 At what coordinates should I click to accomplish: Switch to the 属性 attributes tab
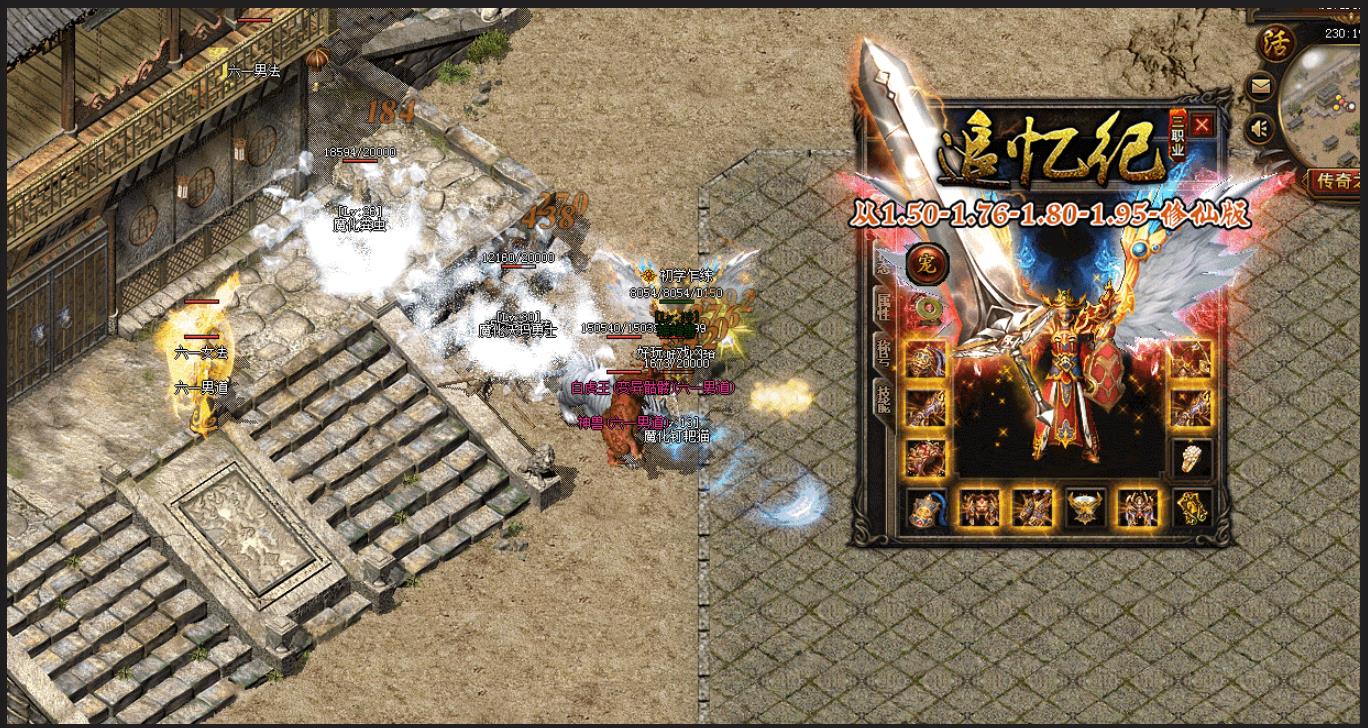pos(884,306)
